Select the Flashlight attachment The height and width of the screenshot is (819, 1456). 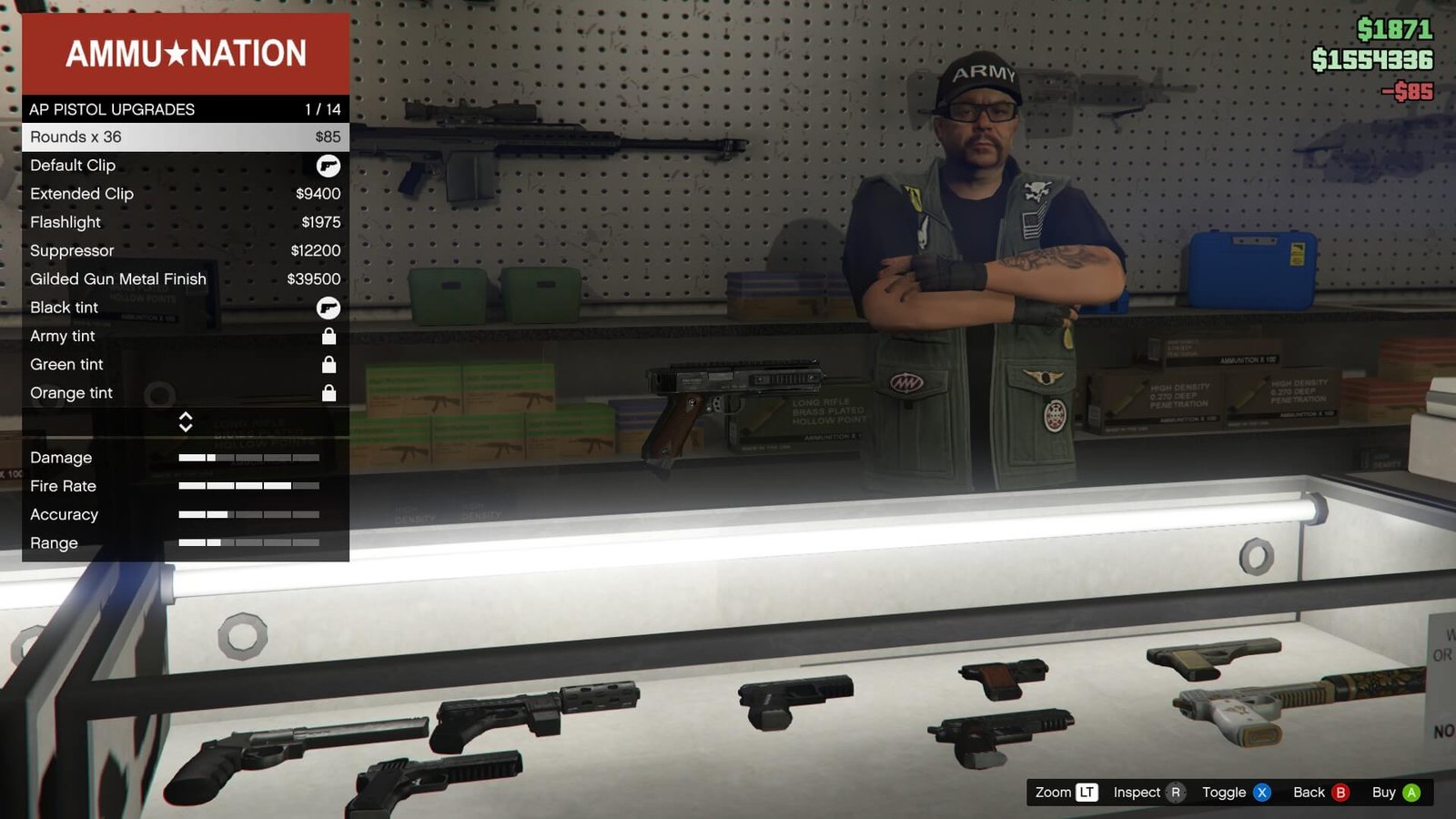[x=185, y=222]
